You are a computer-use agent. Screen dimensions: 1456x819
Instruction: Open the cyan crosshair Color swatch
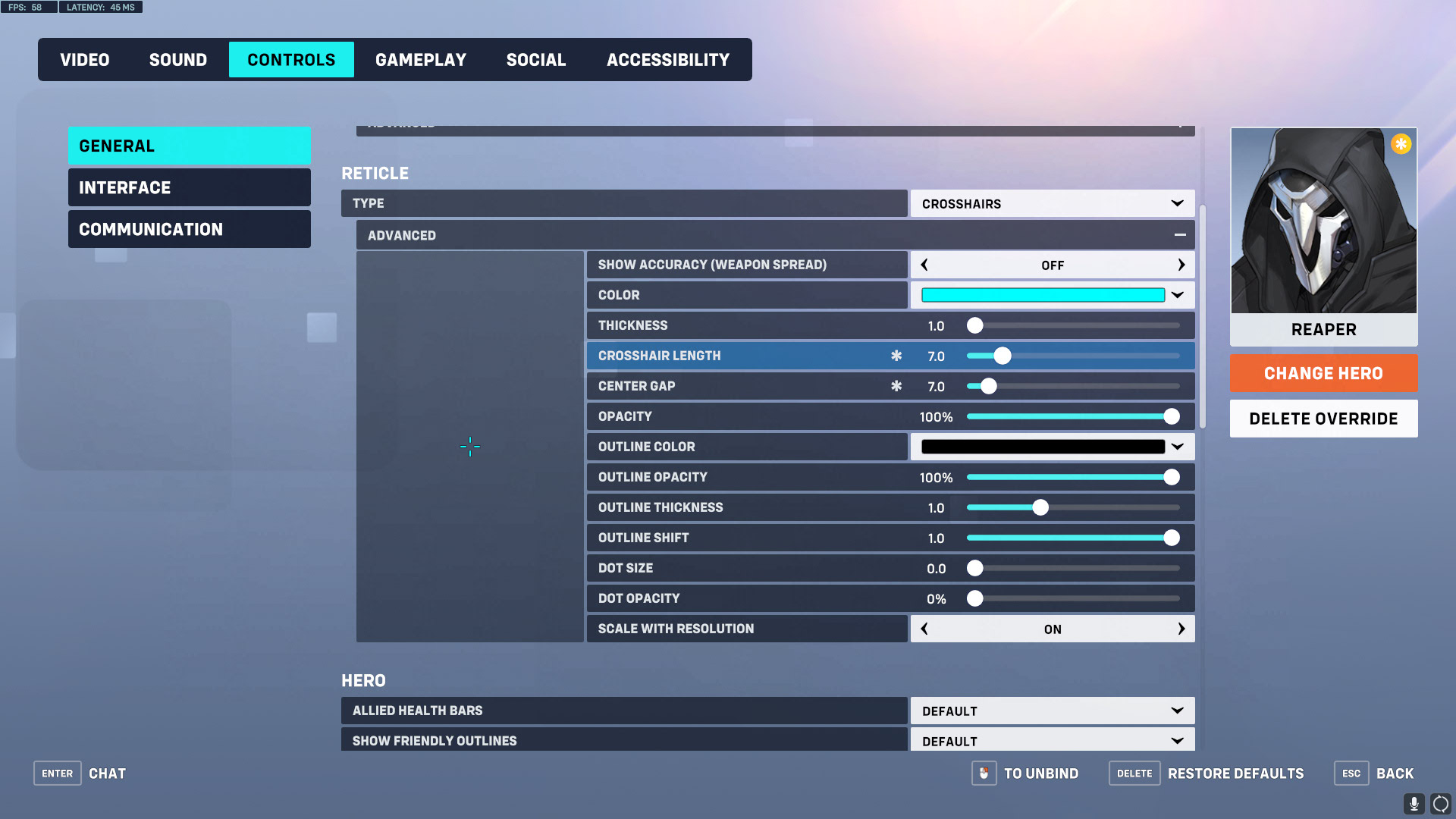[1042, 295]
